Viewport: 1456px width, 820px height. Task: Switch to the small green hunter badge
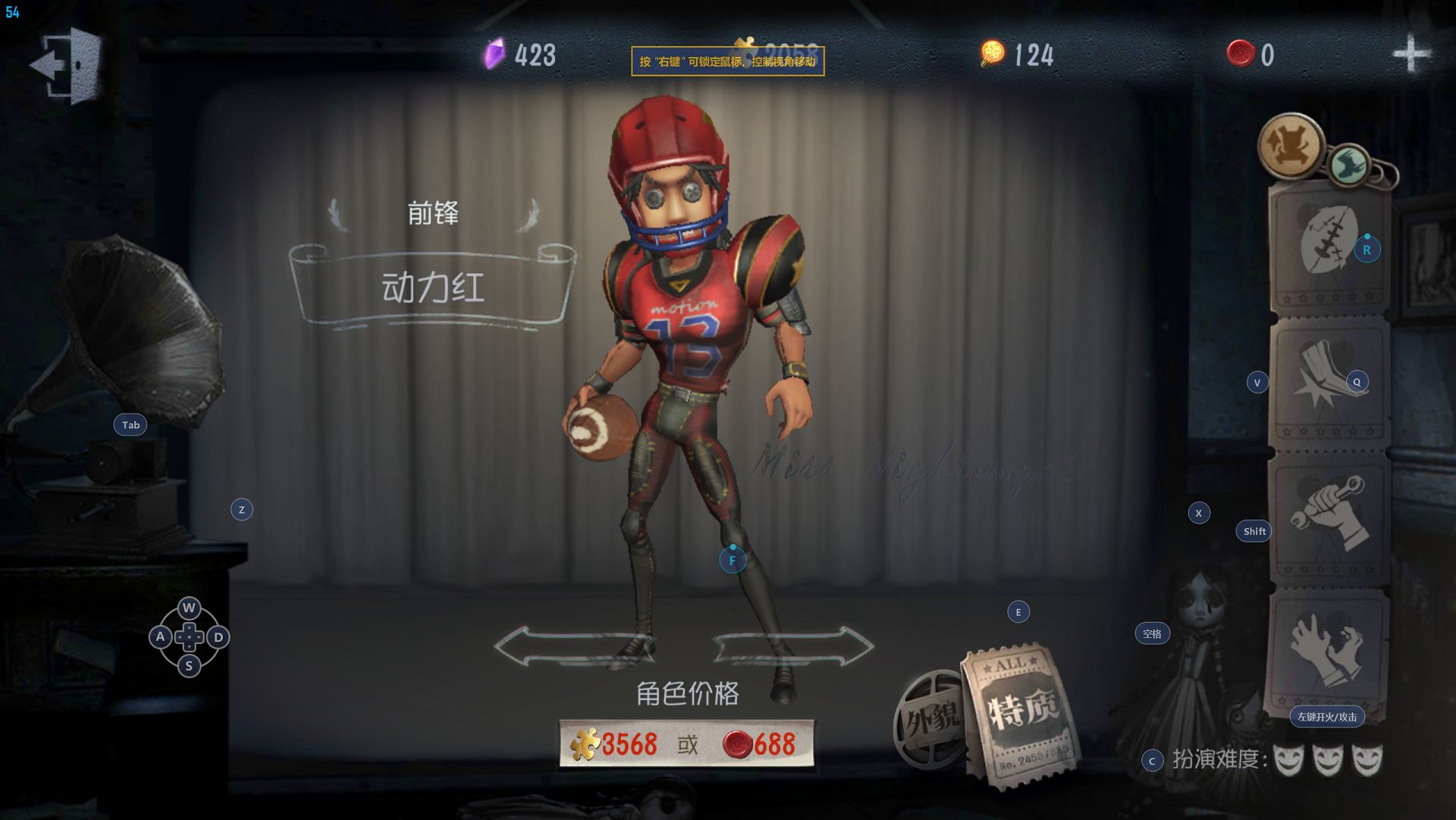1349,164
